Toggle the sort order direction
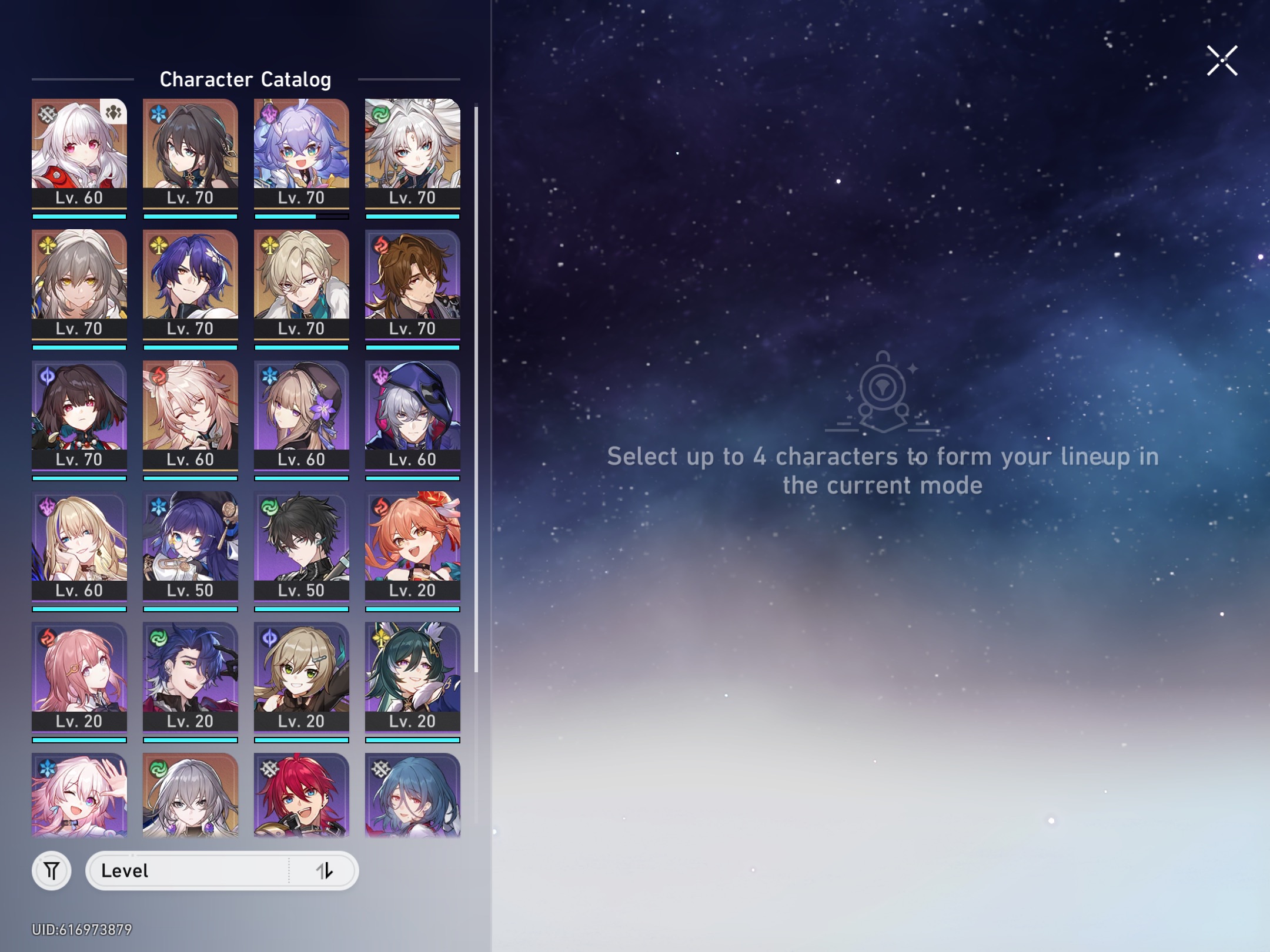The width and height of the screenshot is (1270, 952). pyautogui.click(x=327, y=871)
